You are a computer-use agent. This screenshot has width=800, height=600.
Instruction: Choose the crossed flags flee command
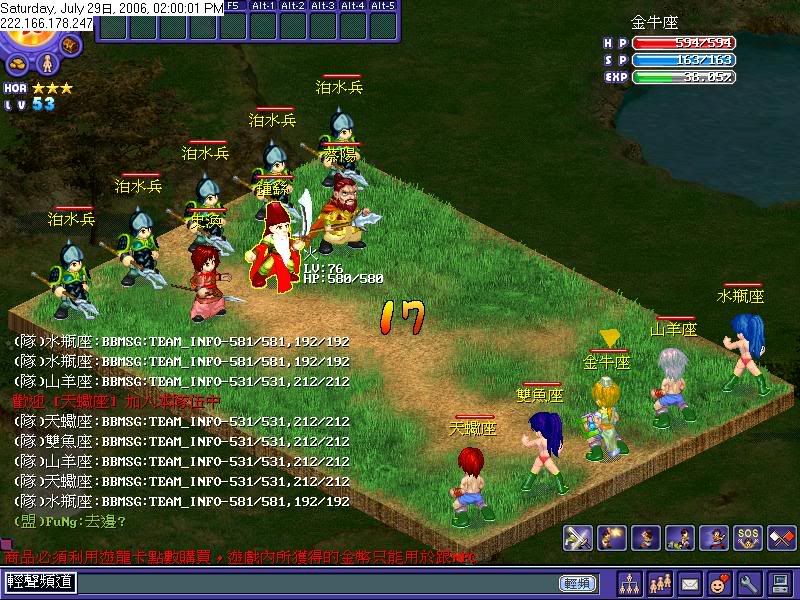click(781, 538)
